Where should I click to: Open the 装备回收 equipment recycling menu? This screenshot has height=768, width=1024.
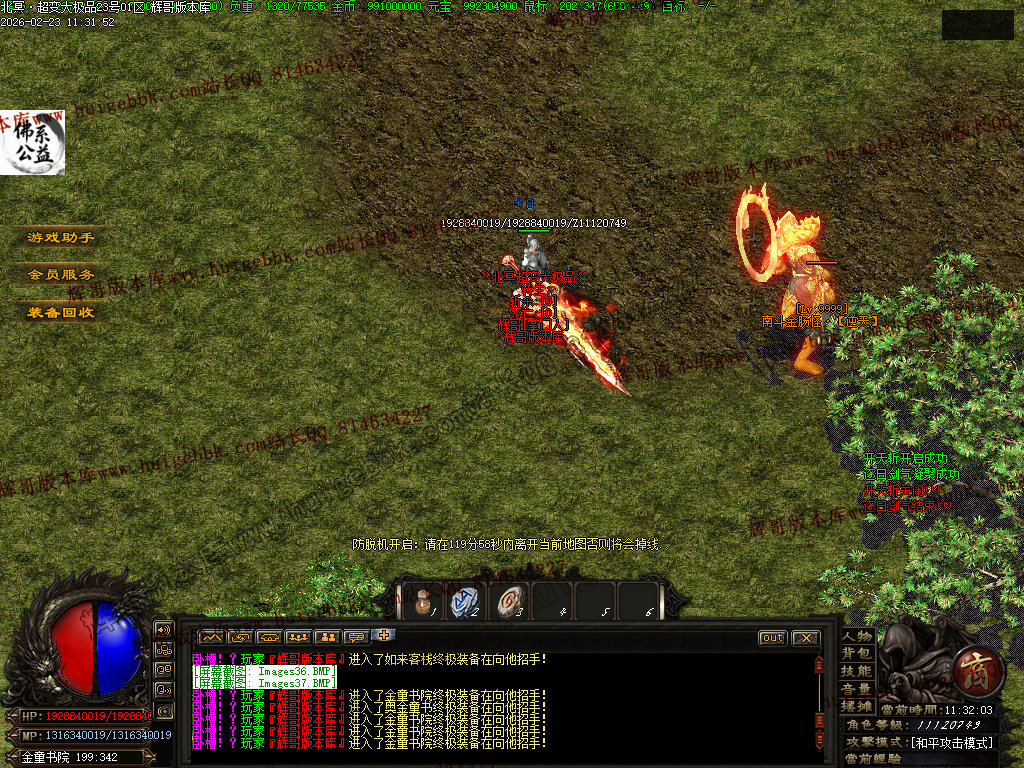61,312
